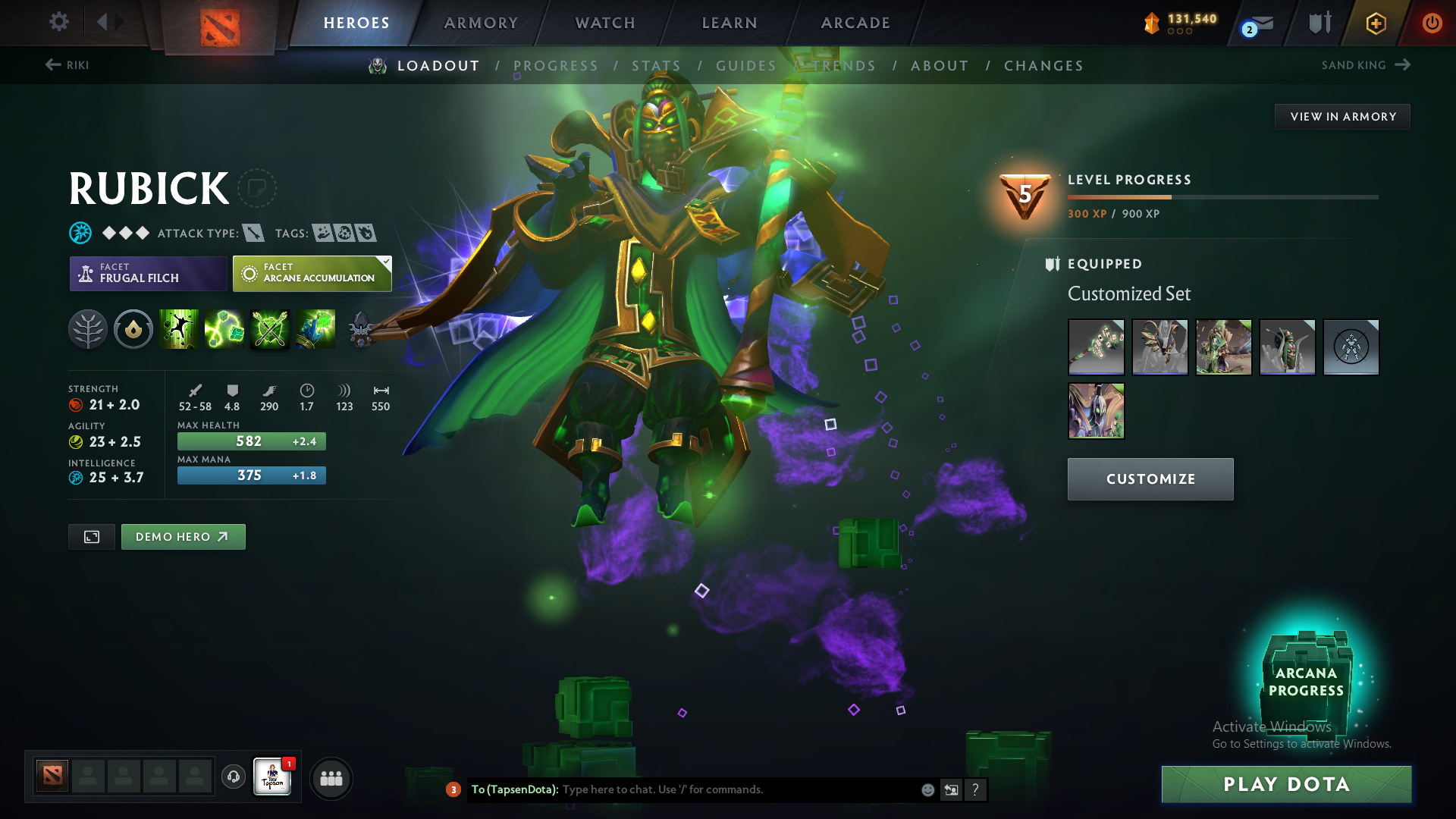Select the Fade Bolt ability icon

click(x=224, y=329)
